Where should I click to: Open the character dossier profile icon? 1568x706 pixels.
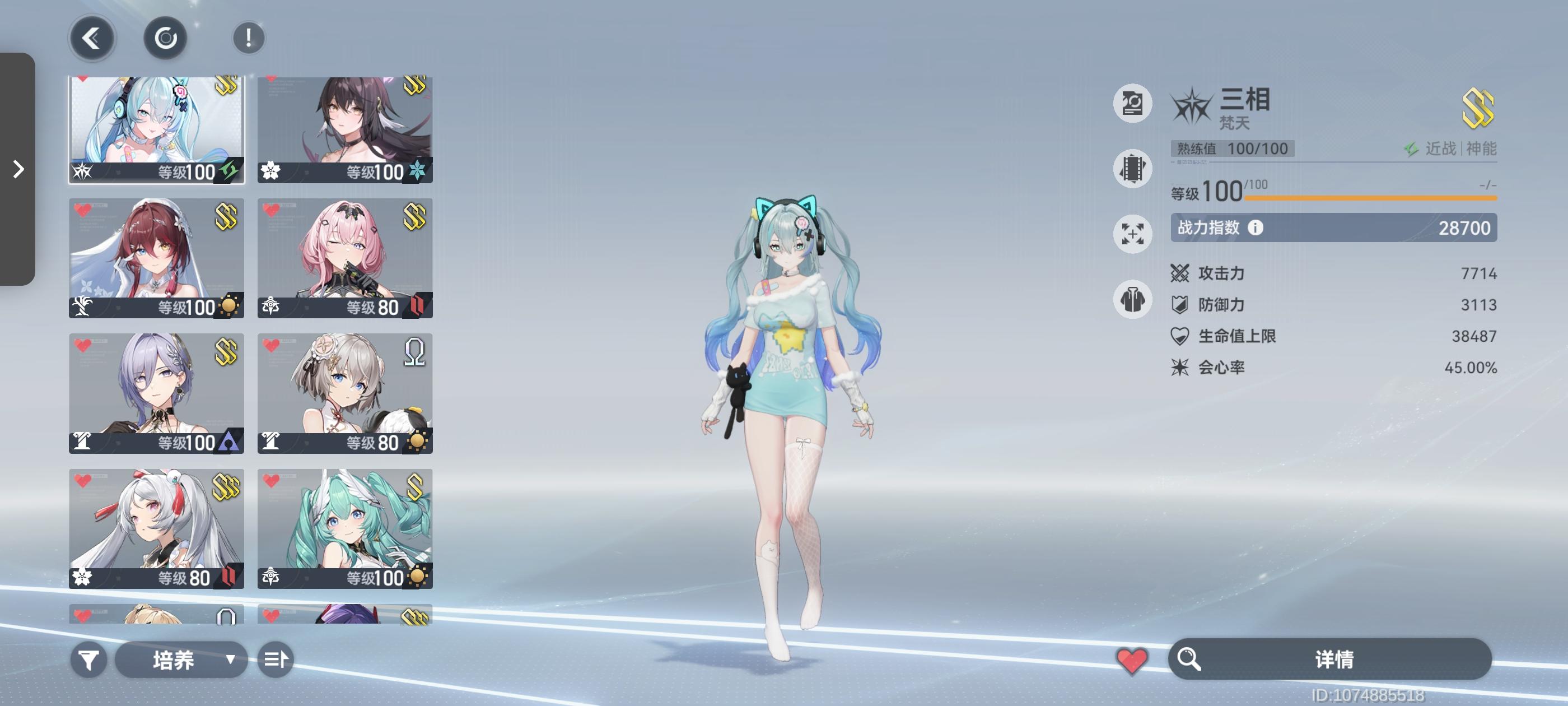pyautogui.click(x=1132, y=104)
